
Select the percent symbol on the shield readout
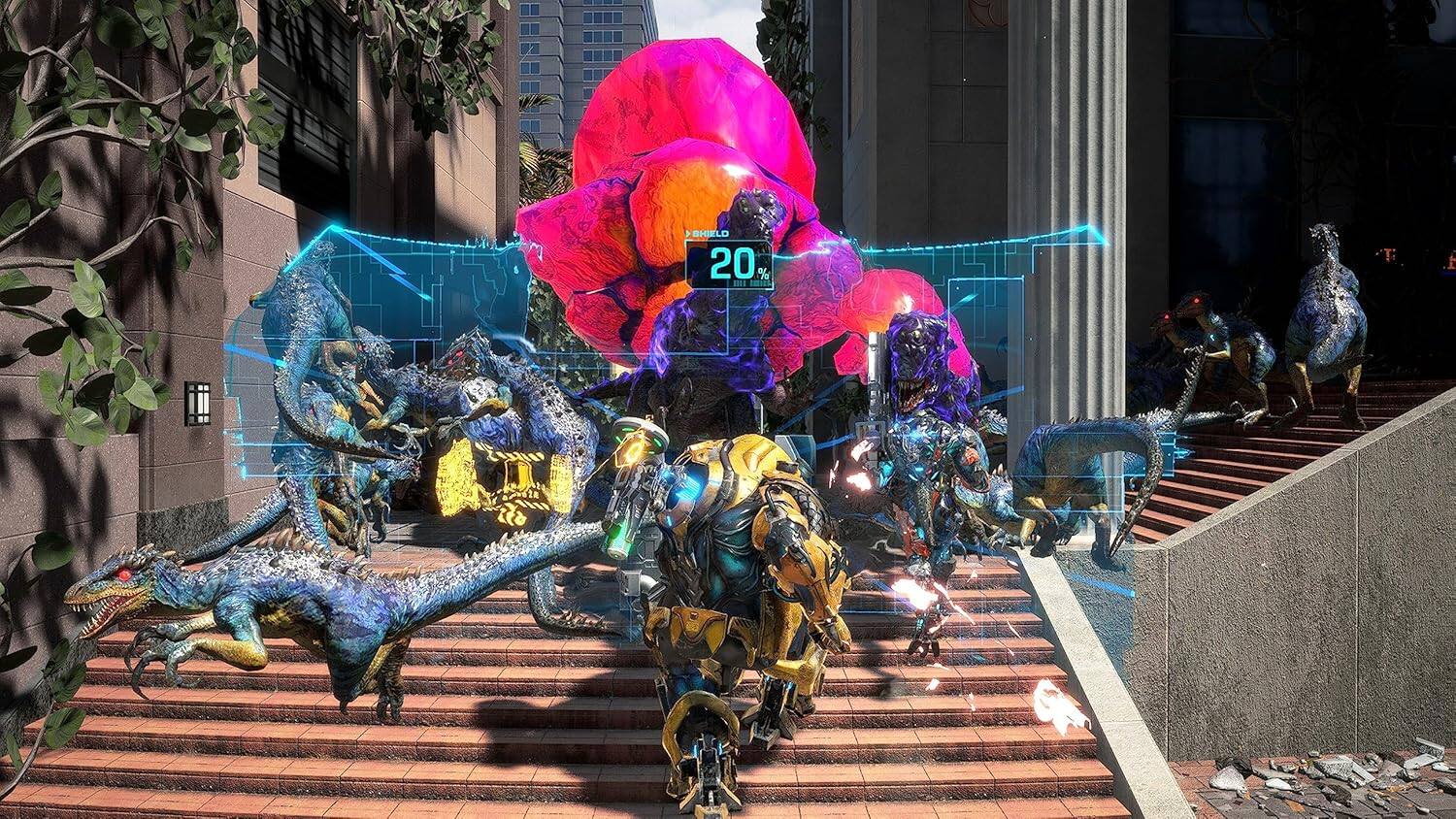pos(763,274)
